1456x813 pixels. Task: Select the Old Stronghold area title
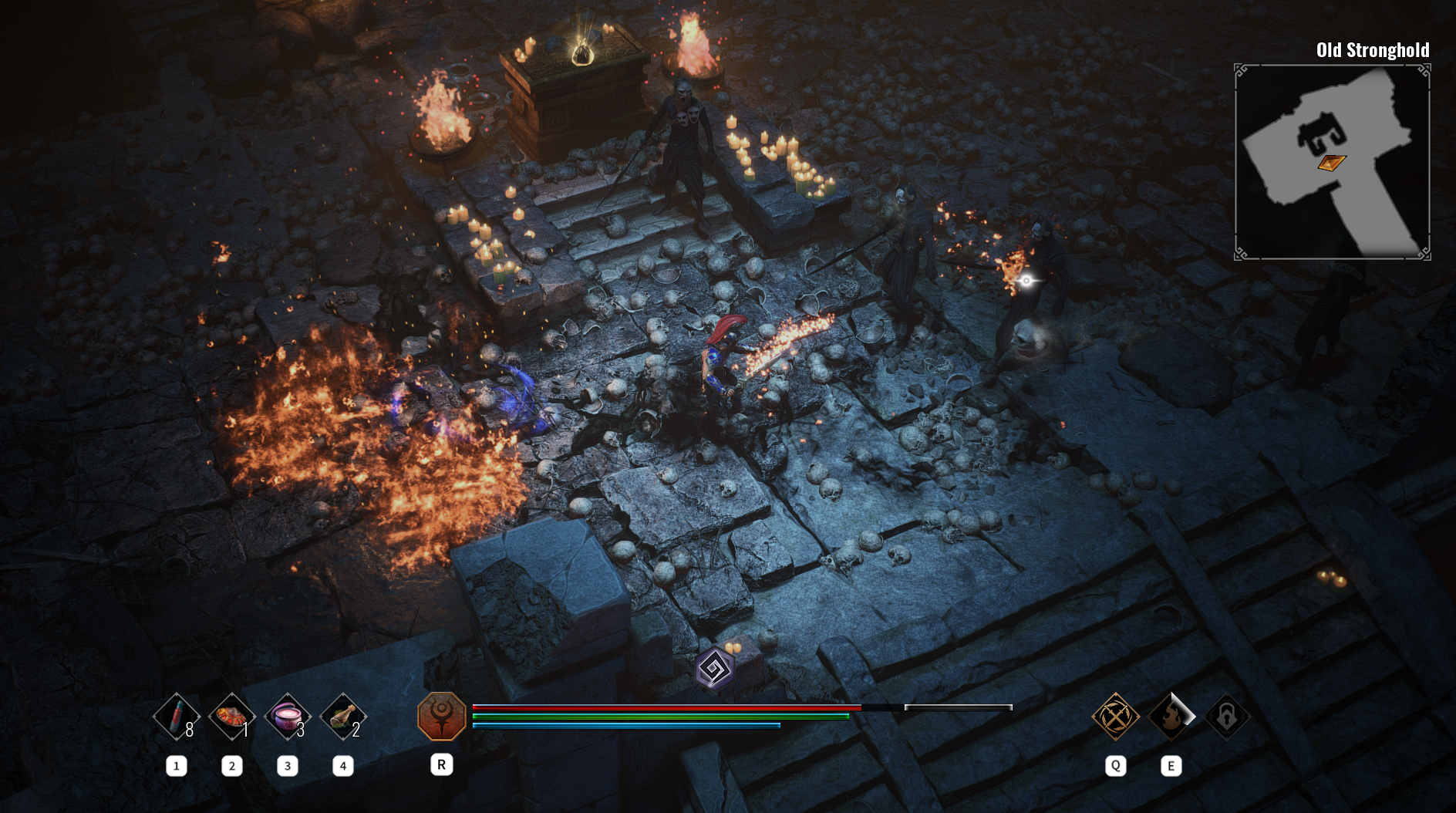1372,49
